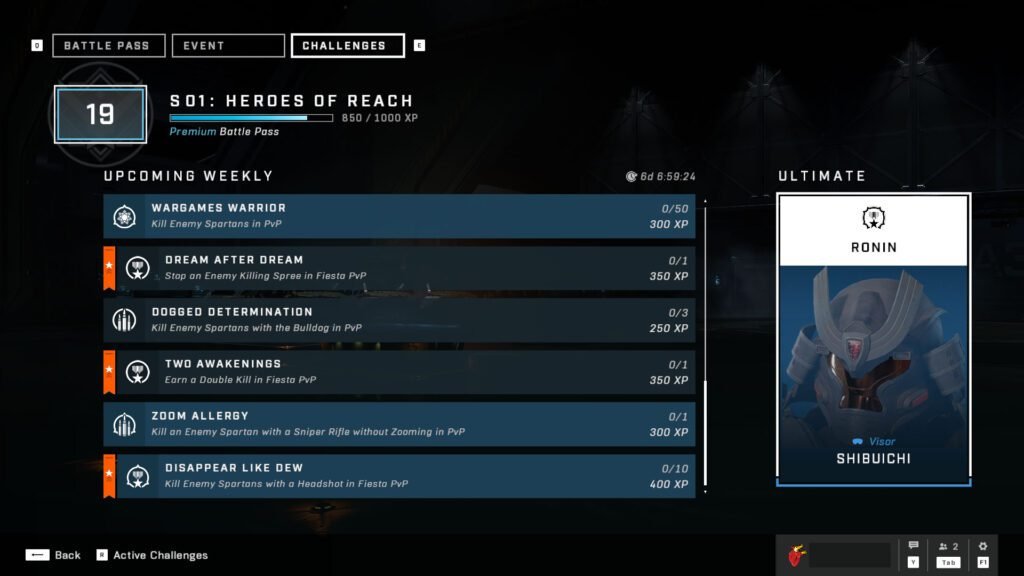Choose the Dream After Dream challenge

tap(399, 268)
